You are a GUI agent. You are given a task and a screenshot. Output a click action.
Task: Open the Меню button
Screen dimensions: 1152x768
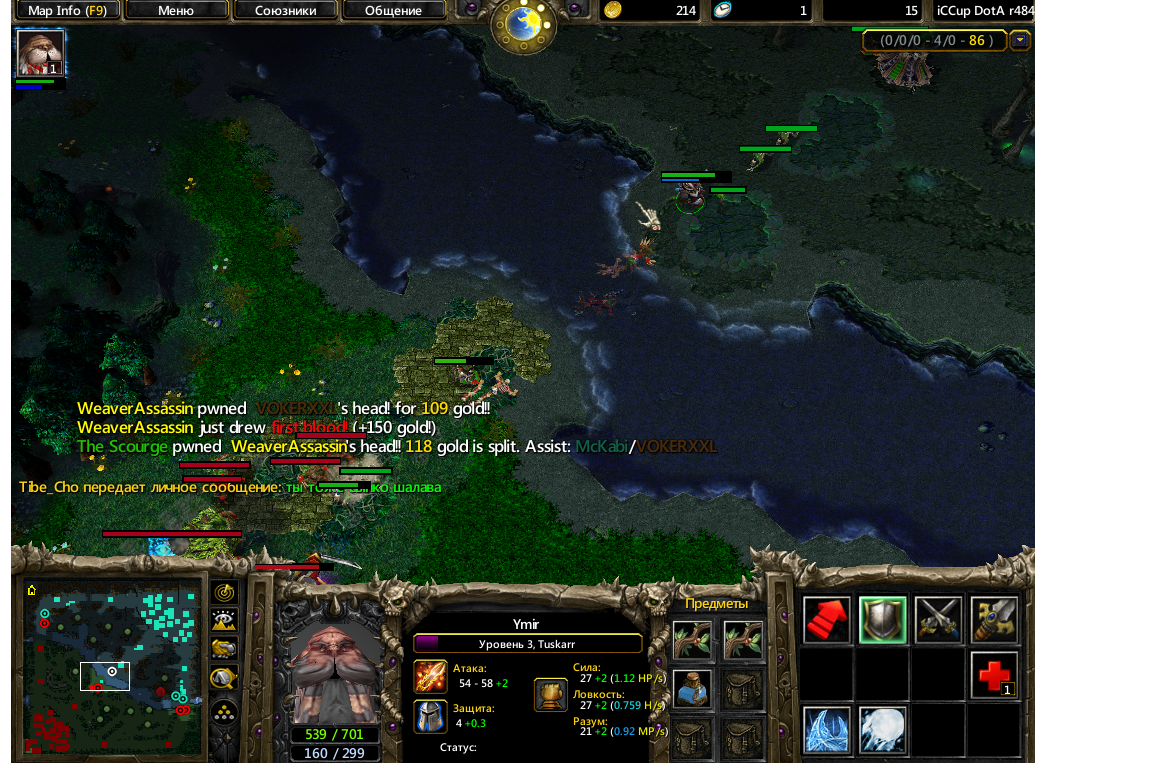coord(176,11)
